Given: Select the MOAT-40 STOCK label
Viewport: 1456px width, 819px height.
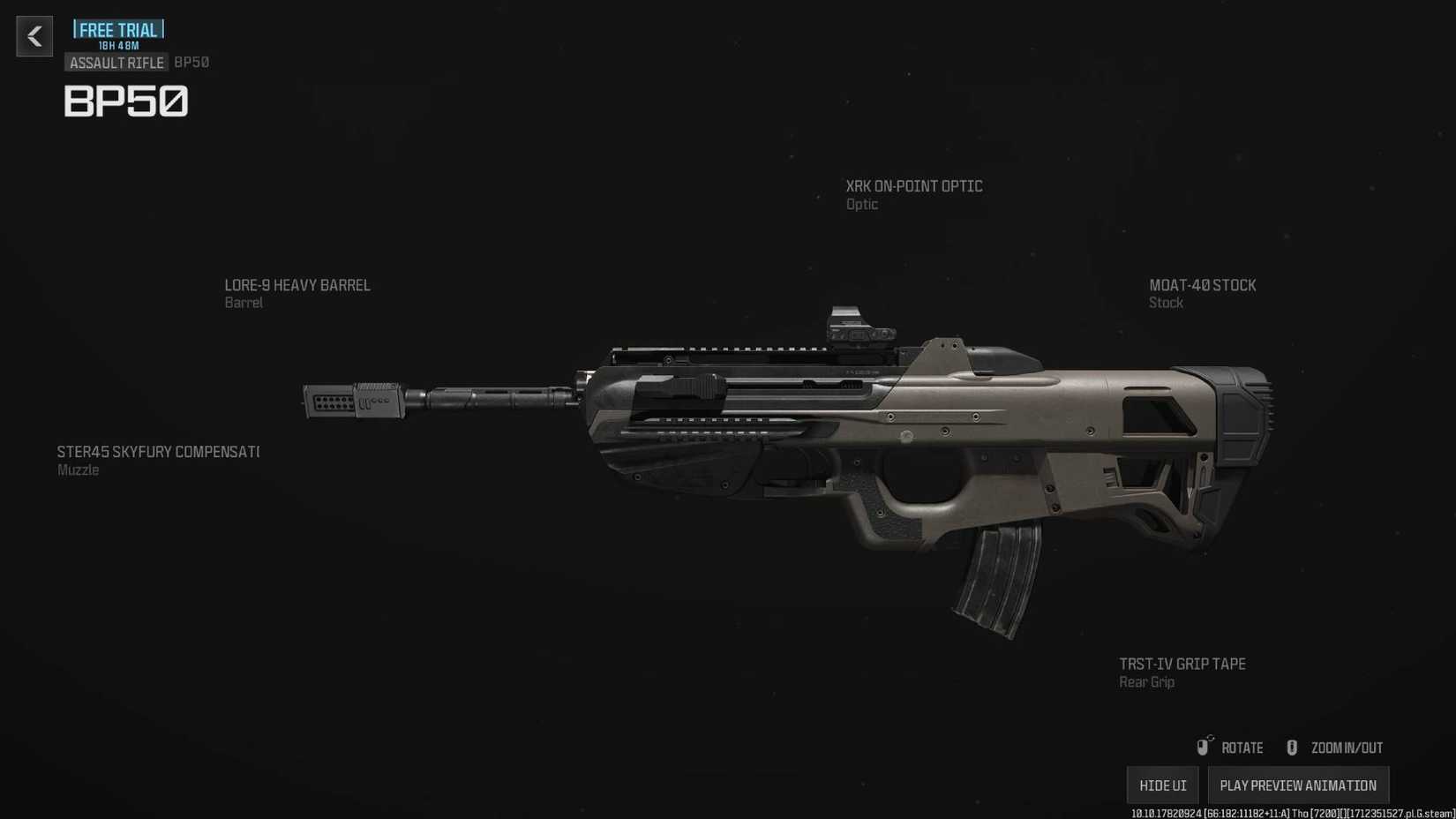Looking at the screenshot, I should click(1203, 285).
